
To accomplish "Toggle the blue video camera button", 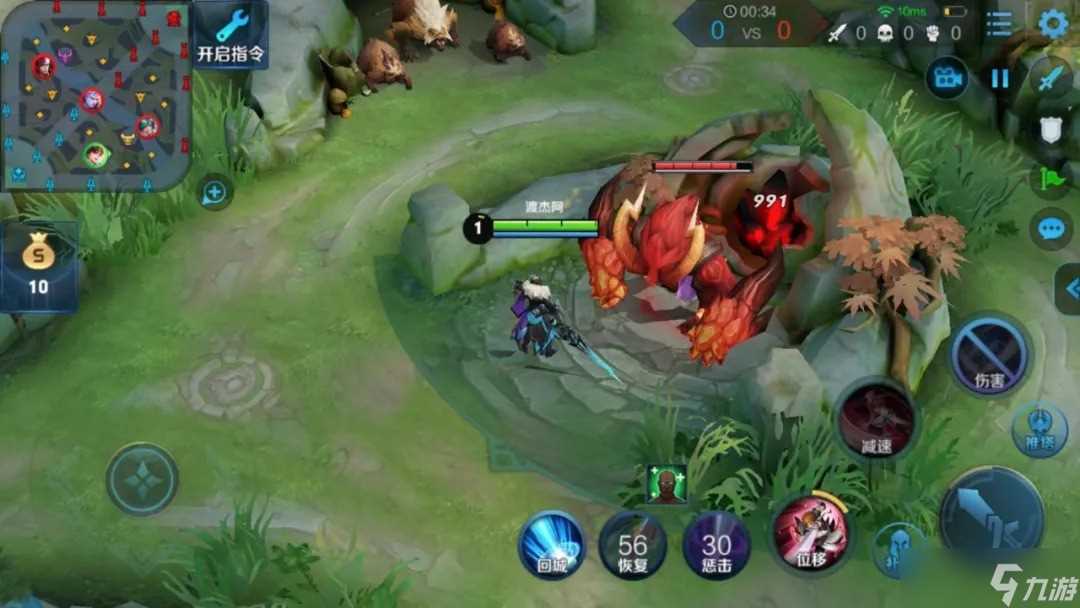I will (946, 78).
